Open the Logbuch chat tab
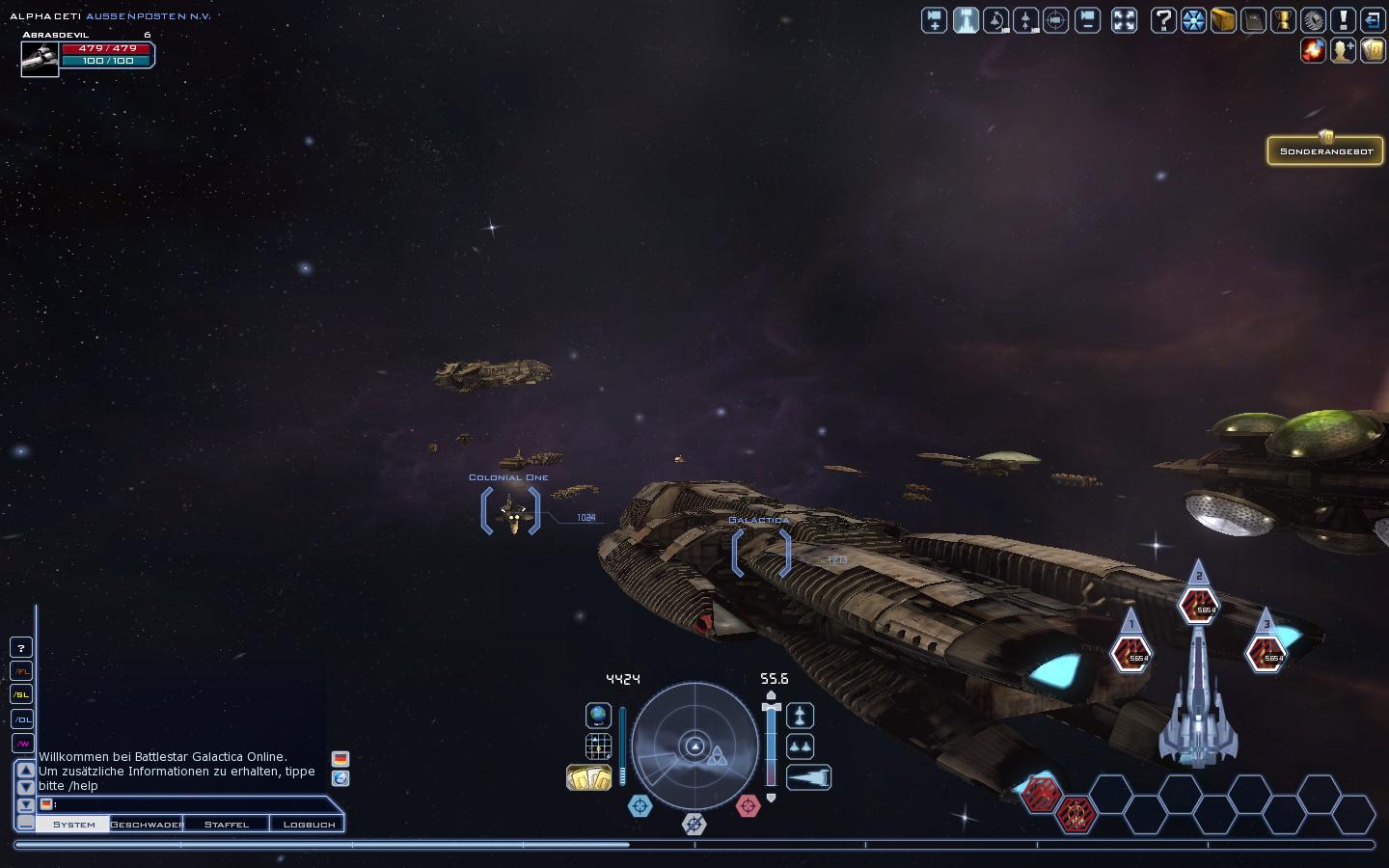This screenshot has width=1389, height=868. [309, 824]
